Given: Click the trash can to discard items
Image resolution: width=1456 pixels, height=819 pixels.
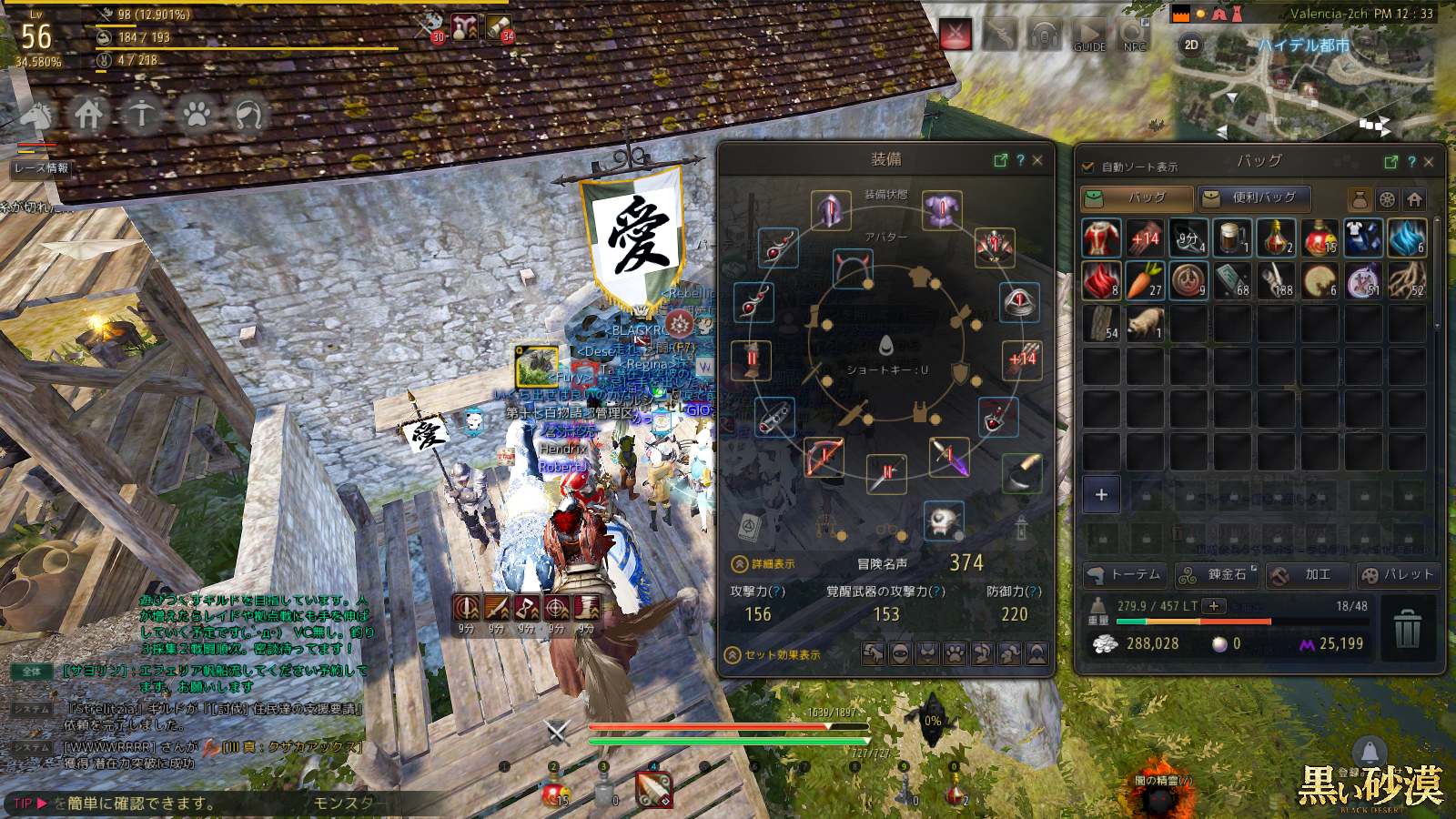Looking at the screenshot, I should tap(1407, 628).
